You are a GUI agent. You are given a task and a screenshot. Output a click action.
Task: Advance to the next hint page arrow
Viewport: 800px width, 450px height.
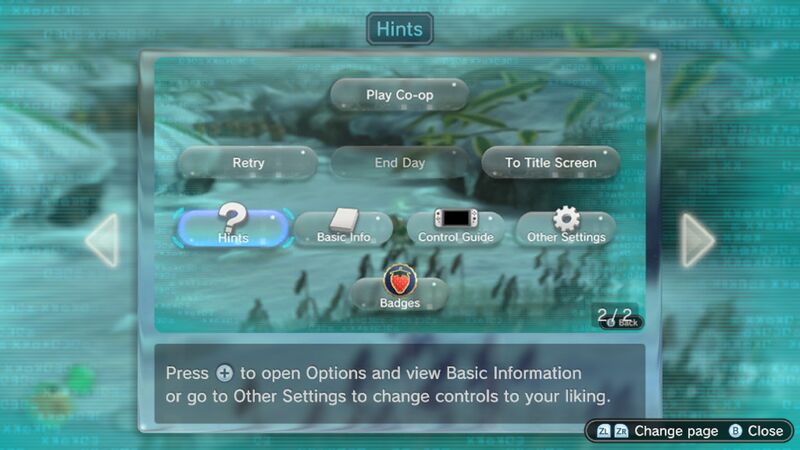point(697,240)
